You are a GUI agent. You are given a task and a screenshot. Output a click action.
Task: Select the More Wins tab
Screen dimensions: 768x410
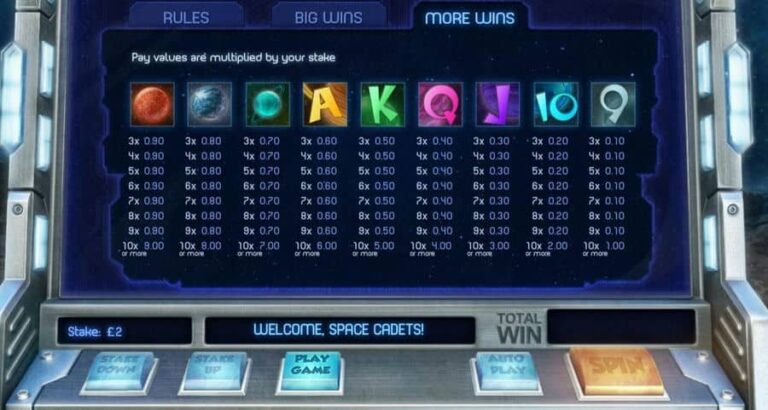(x=470, y=18)
